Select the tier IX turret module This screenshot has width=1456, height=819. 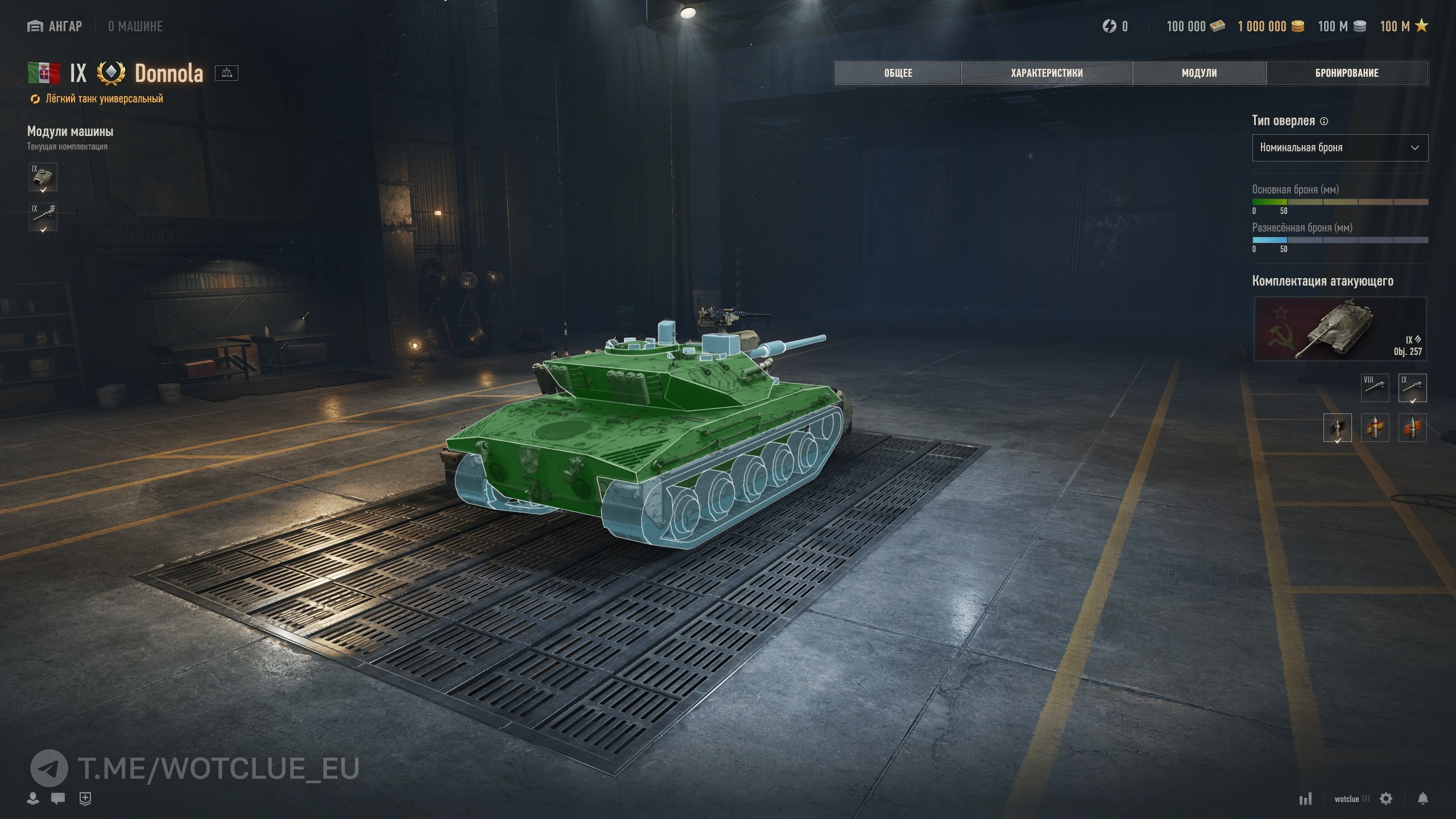43,177
